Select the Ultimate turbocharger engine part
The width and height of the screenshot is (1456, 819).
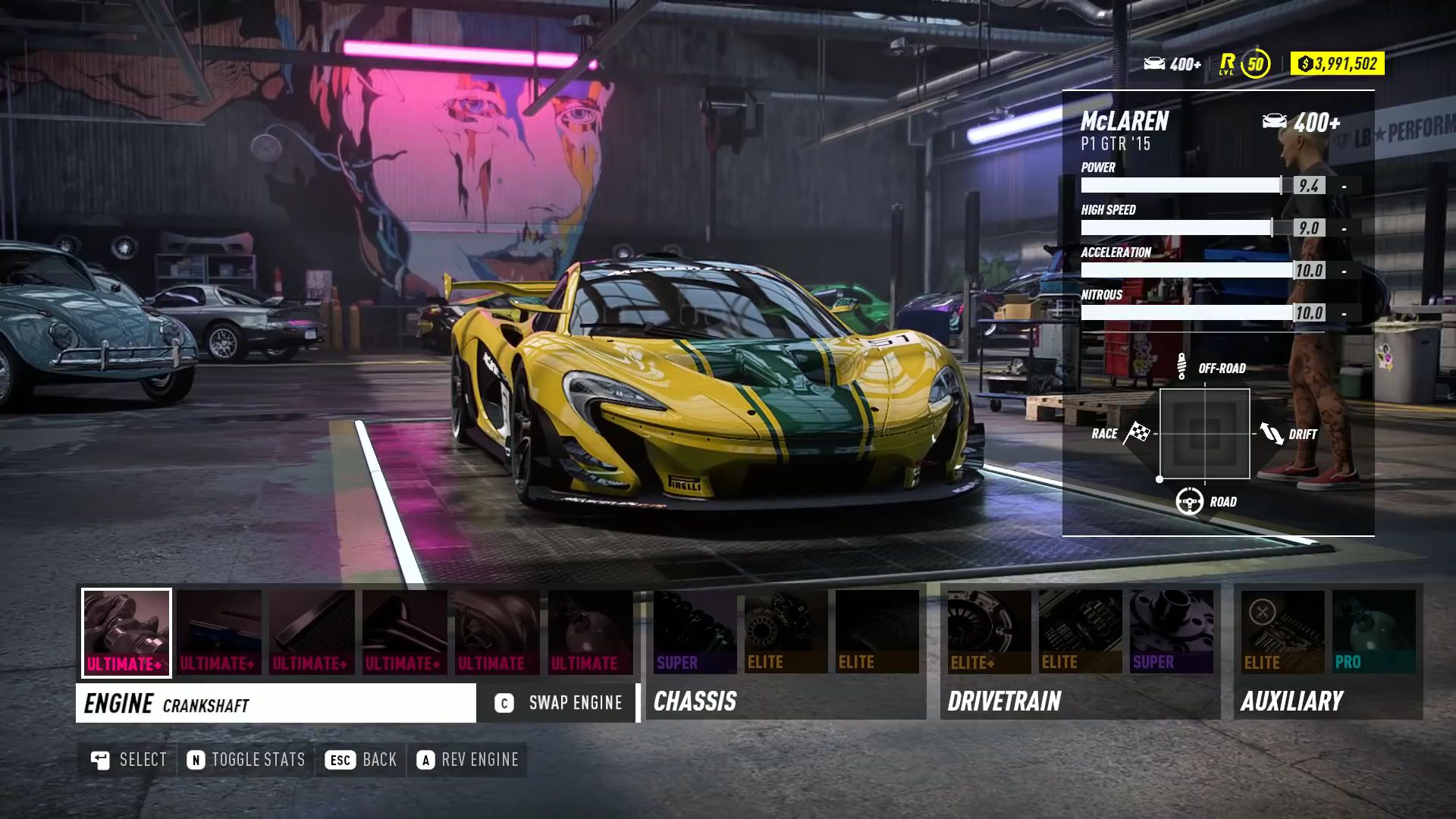pyautogui.click(x=497, y=632)
